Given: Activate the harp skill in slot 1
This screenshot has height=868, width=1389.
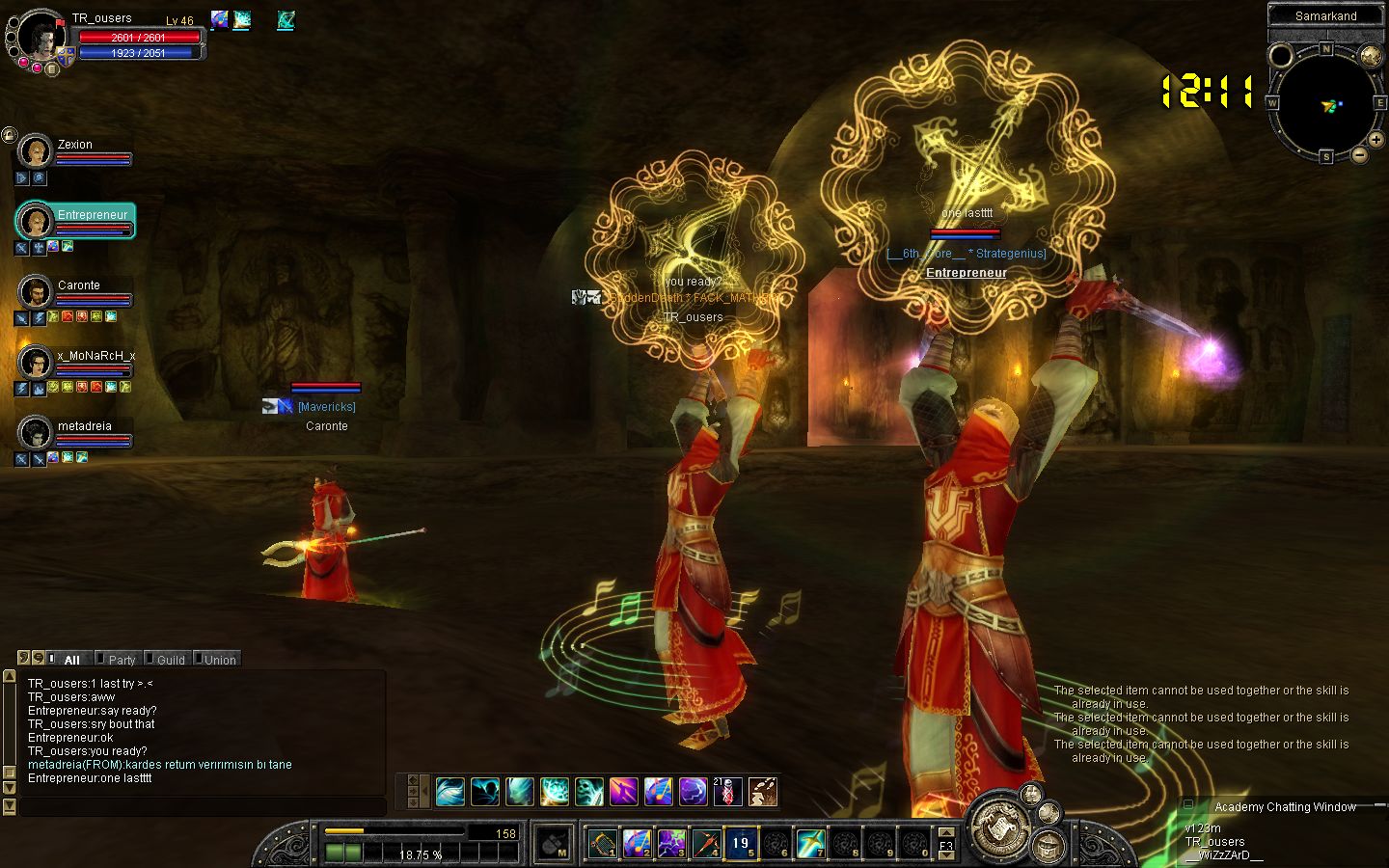Looking at the screenshot, I should point(603,843).
